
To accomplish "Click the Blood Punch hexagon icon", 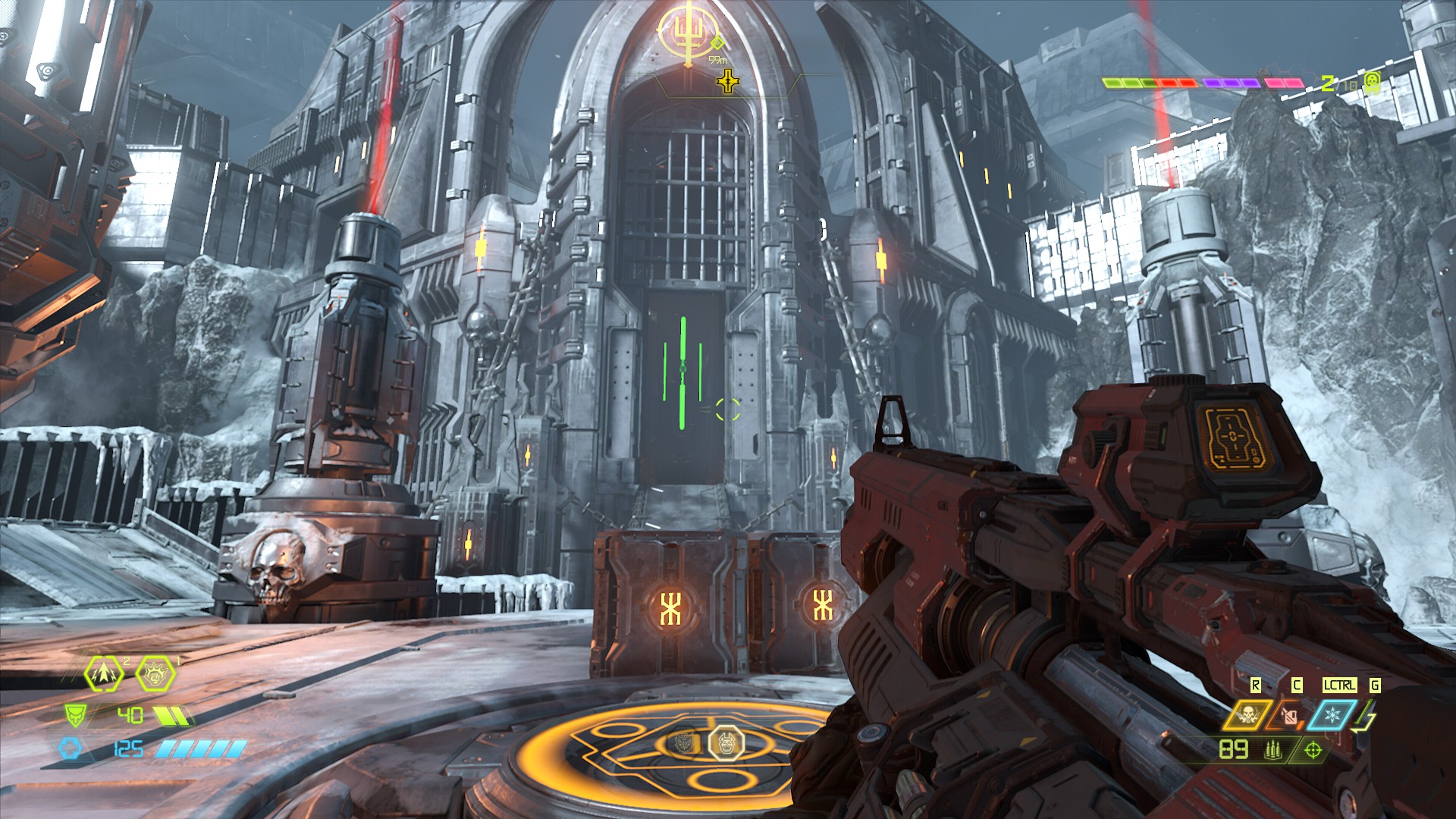I will pyautogui.click(x=155, y=674).
